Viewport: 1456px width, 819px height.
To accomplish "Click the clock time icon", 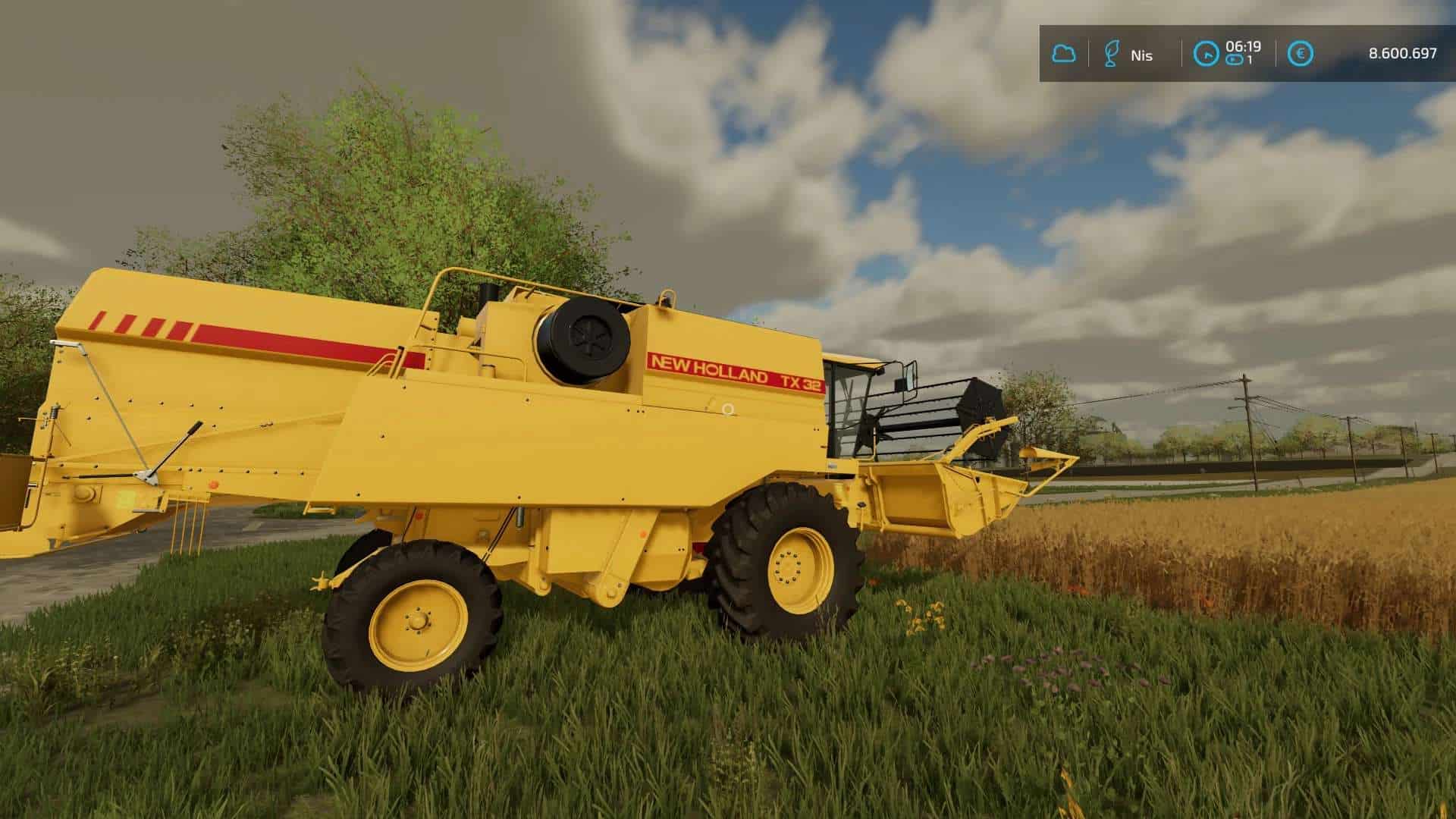I will (1205, 54).
